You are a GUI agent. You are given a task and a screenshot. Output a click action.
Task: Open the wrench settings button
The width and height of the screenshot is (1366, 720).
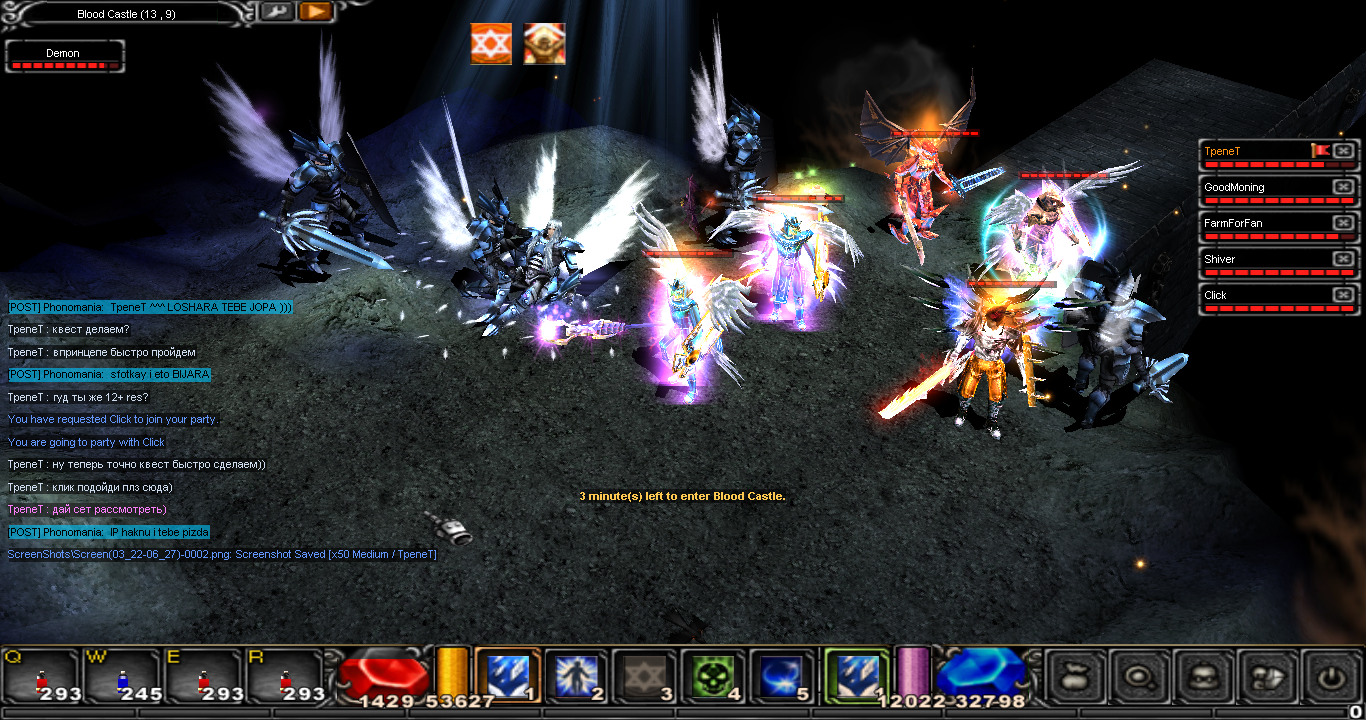[x=275, y=12]
